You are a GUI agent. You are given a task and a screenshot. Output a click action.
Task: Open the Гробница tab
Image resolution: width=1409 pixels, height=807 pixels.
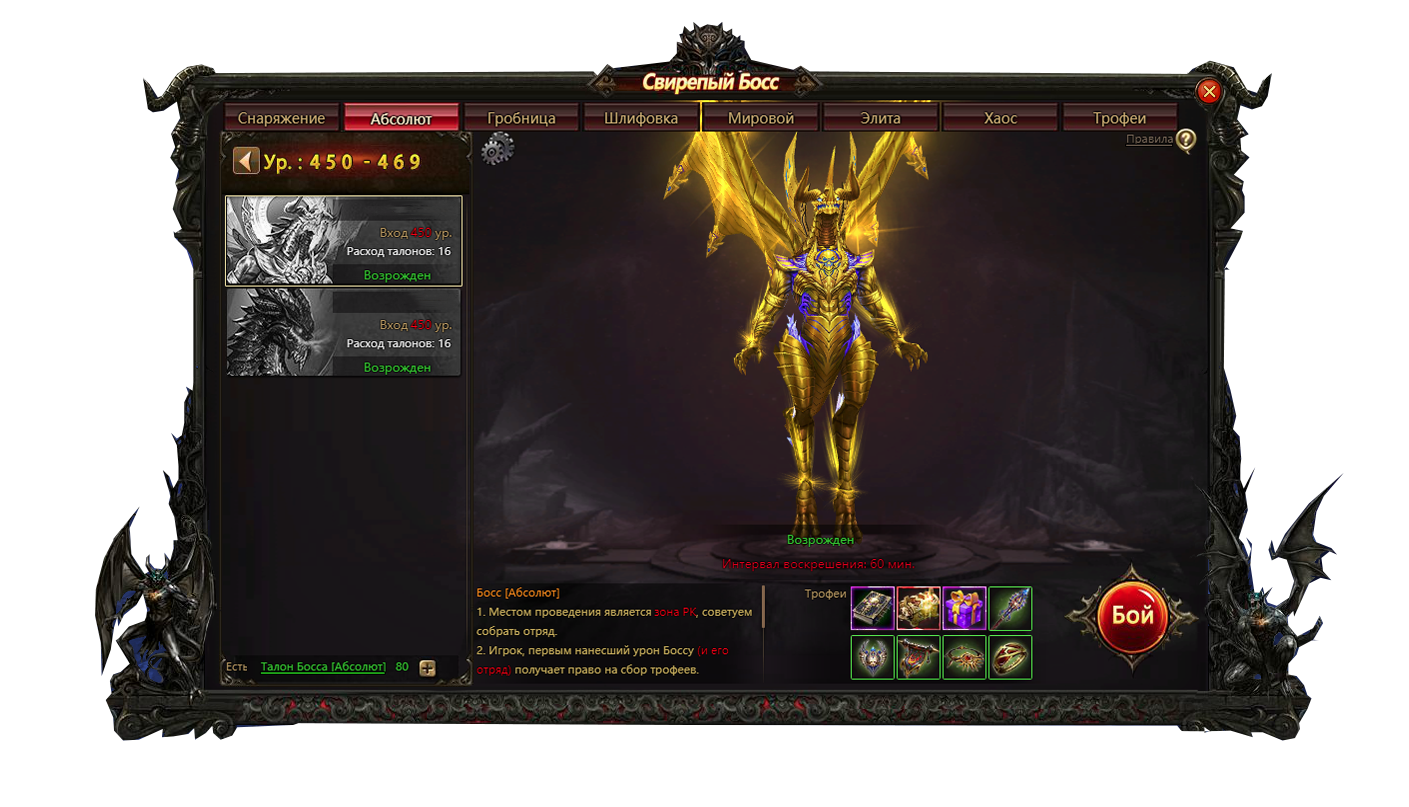pos(521,118)
